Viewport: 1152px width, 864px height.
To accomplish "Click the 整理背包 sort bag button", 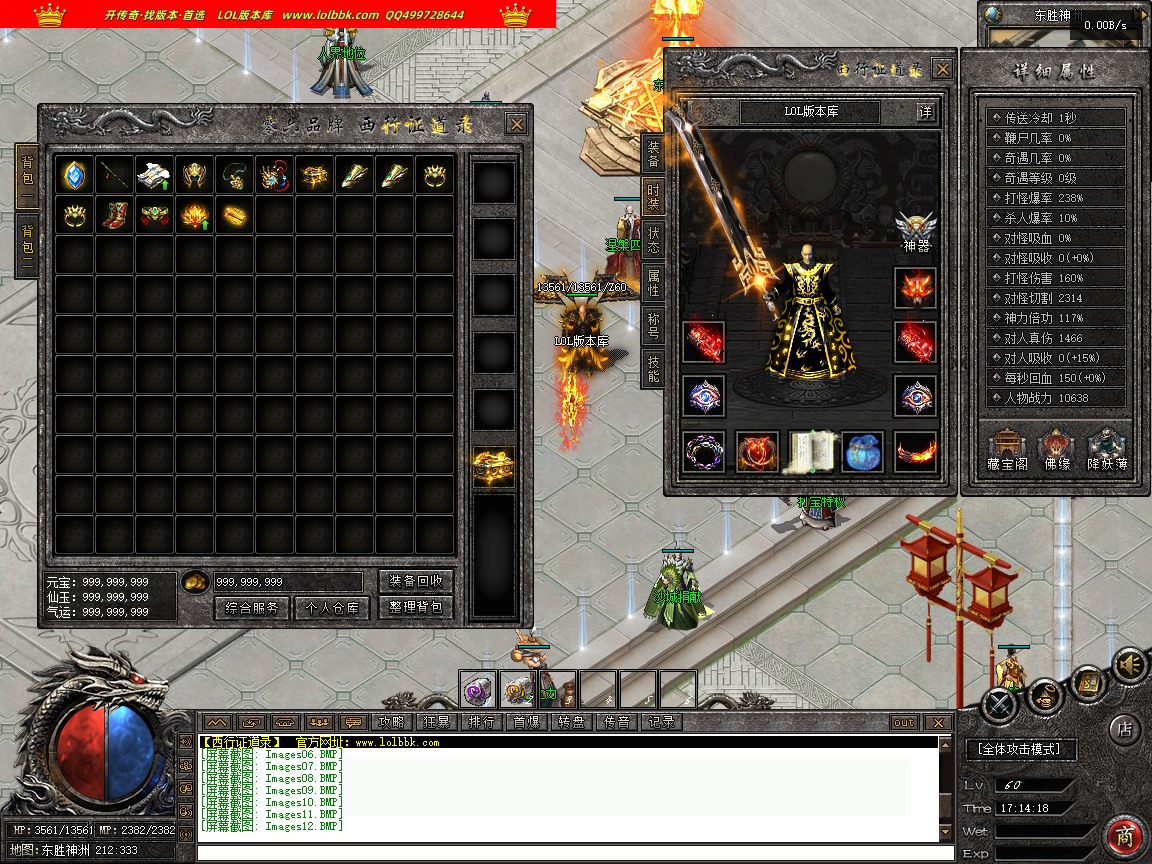I will click(416, 607).
